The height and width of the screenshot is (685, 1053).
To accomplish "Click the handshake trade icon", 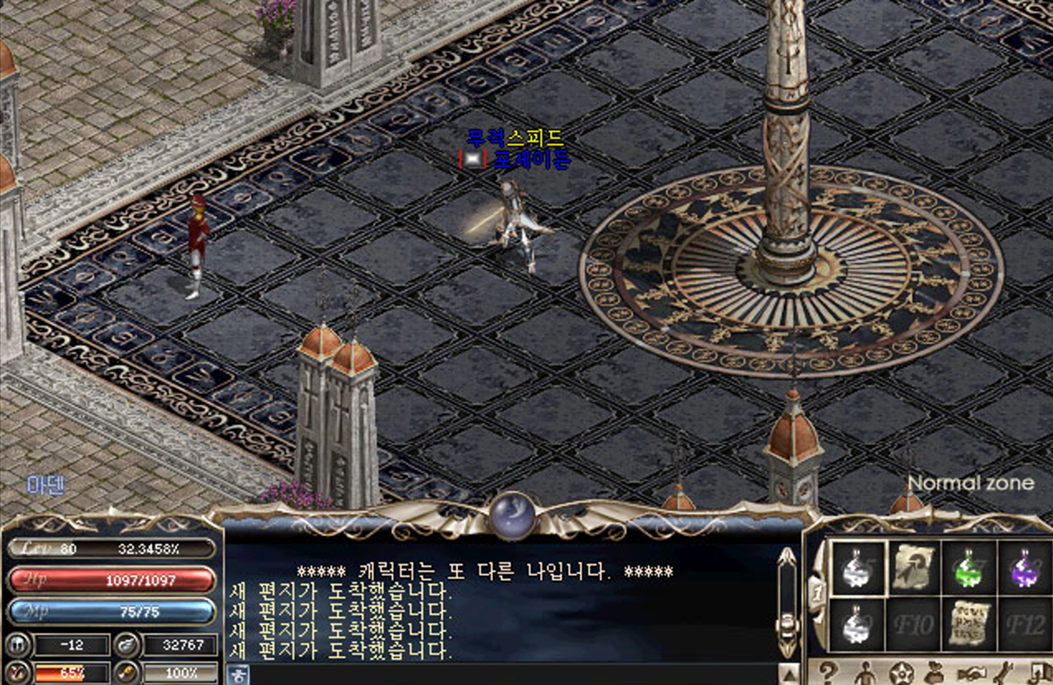I will (x=970, y=672).
